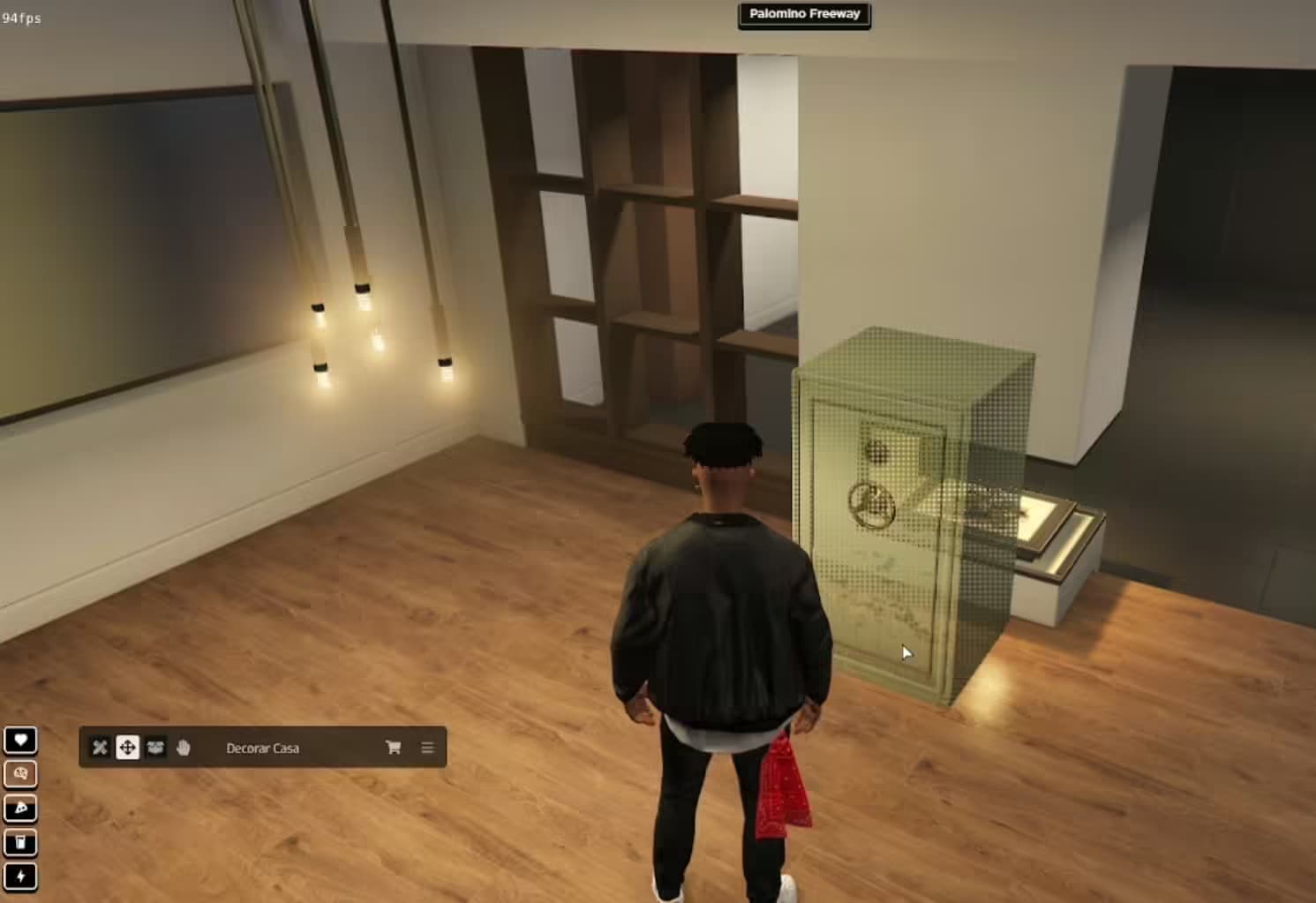
Task: Click the heart health icon
Action: coord(20,740)
